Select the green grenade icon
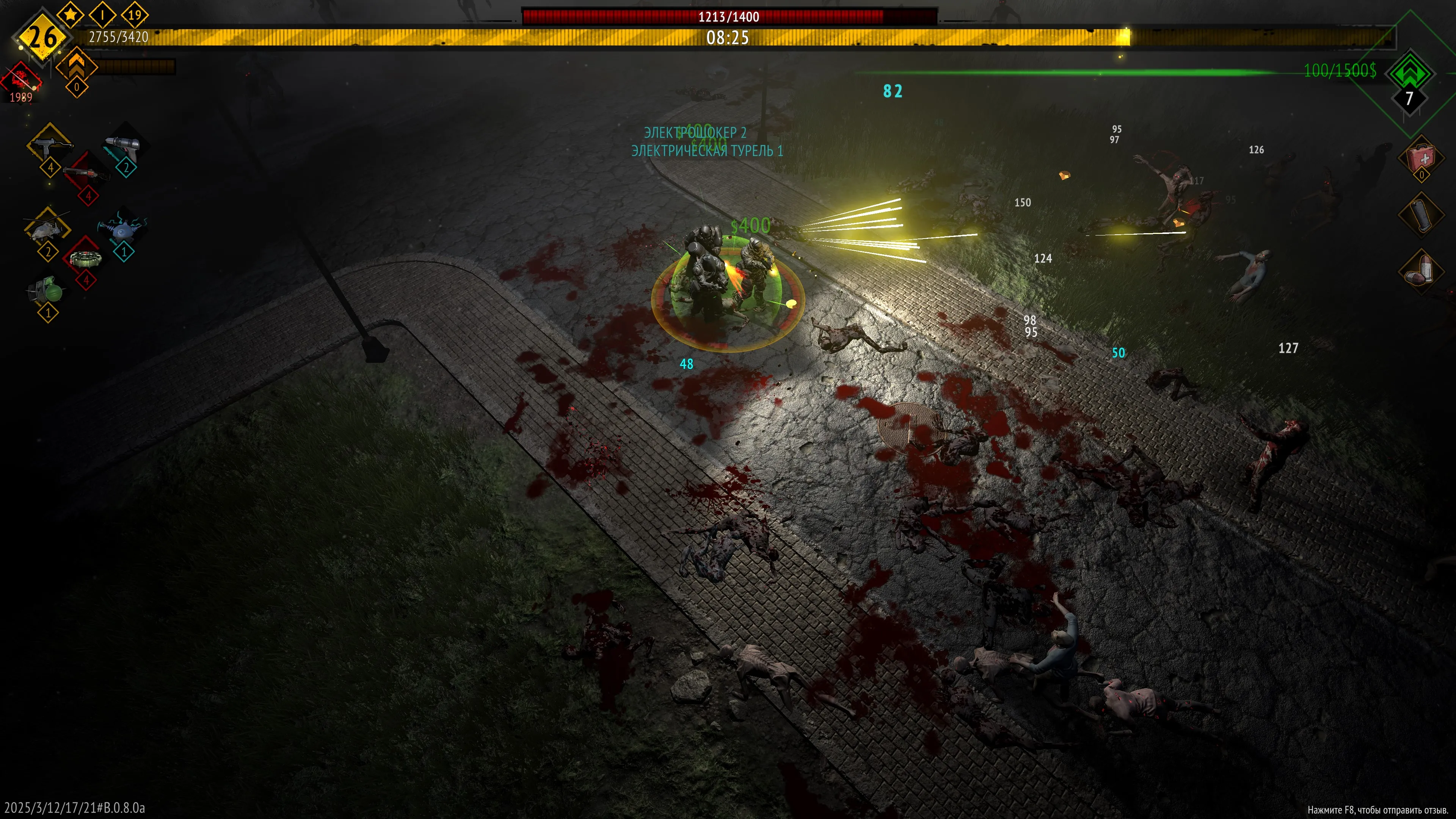The image size is (1456, 819). (x=49, y=290)
